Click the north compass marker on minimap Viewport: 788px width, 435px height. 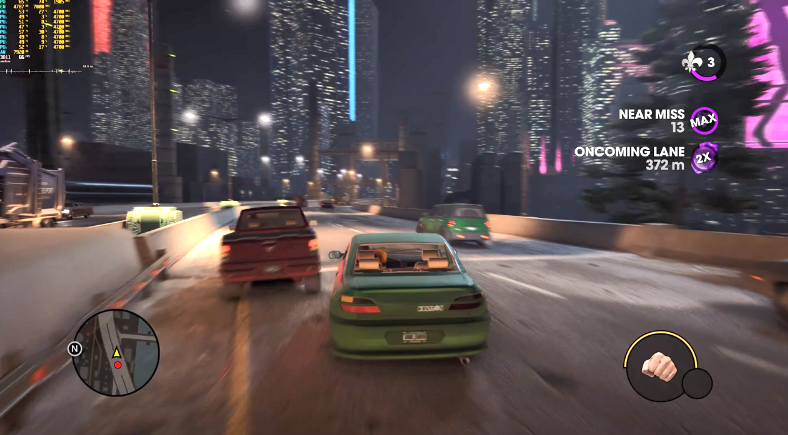click(x=74, y=349)
